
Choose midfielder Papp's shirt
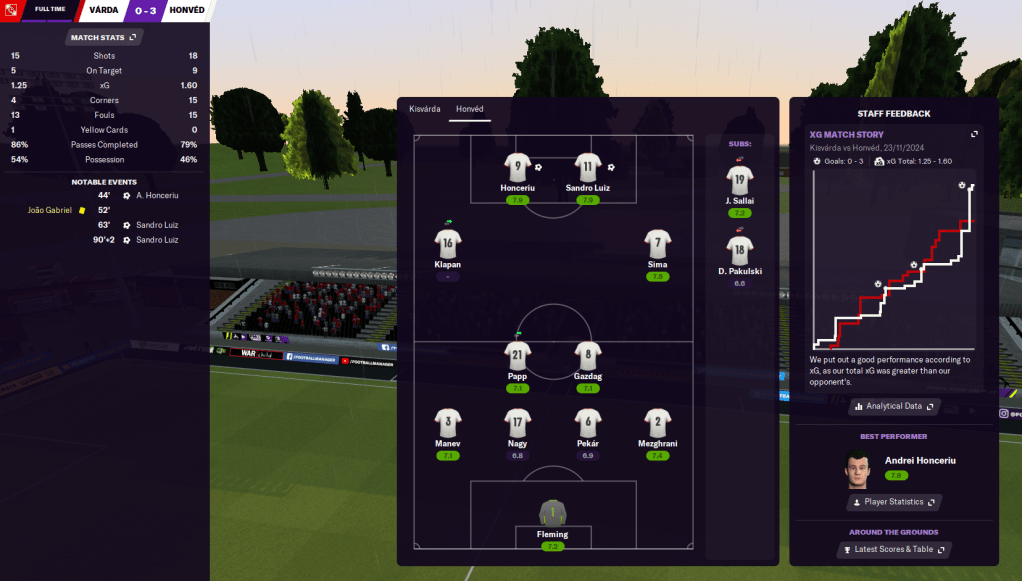[x=517, y=355]
